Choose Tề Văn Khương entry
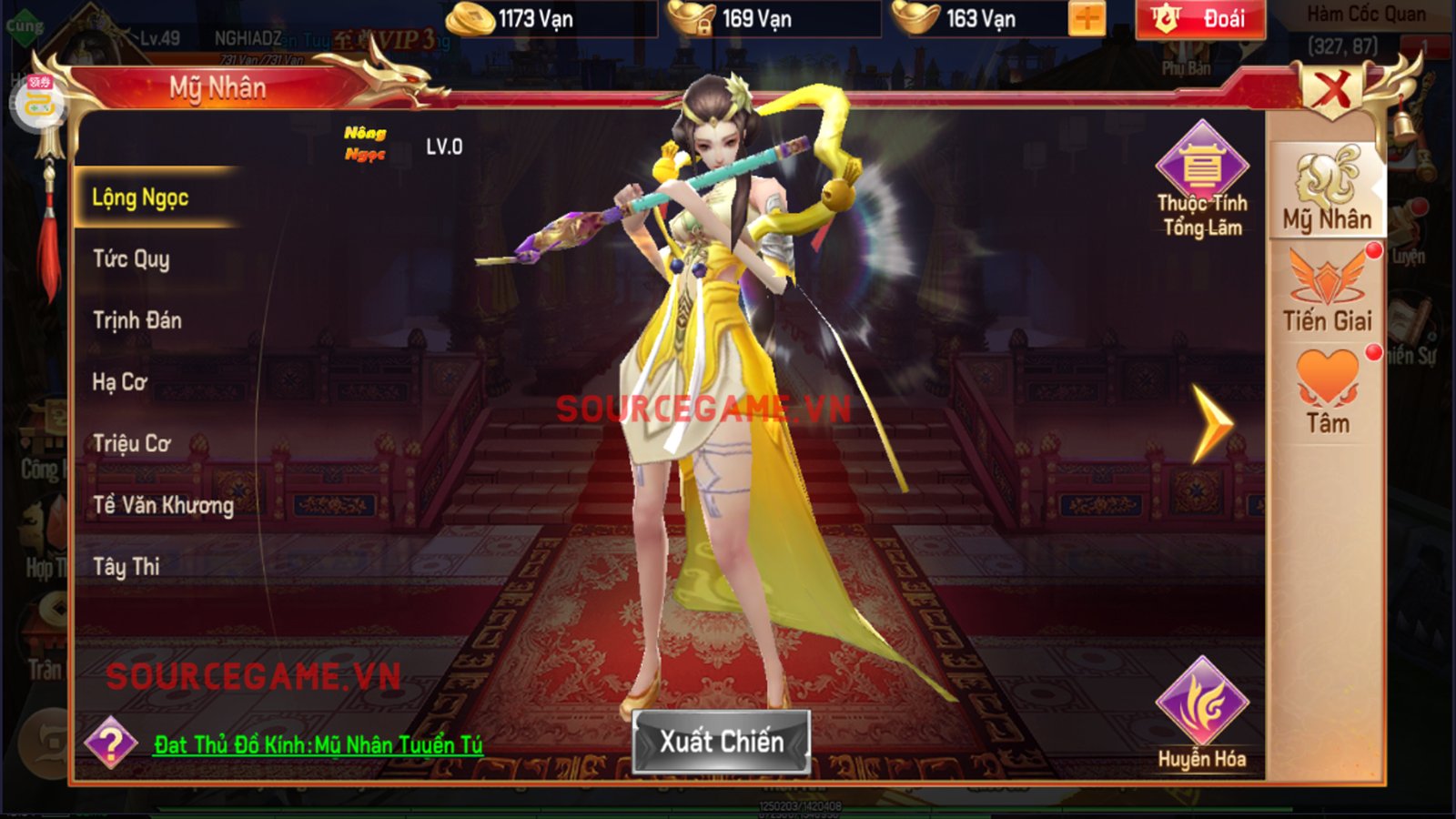Image resolution: width=1456 pixels, height=819 pixels. click(164, 505)
